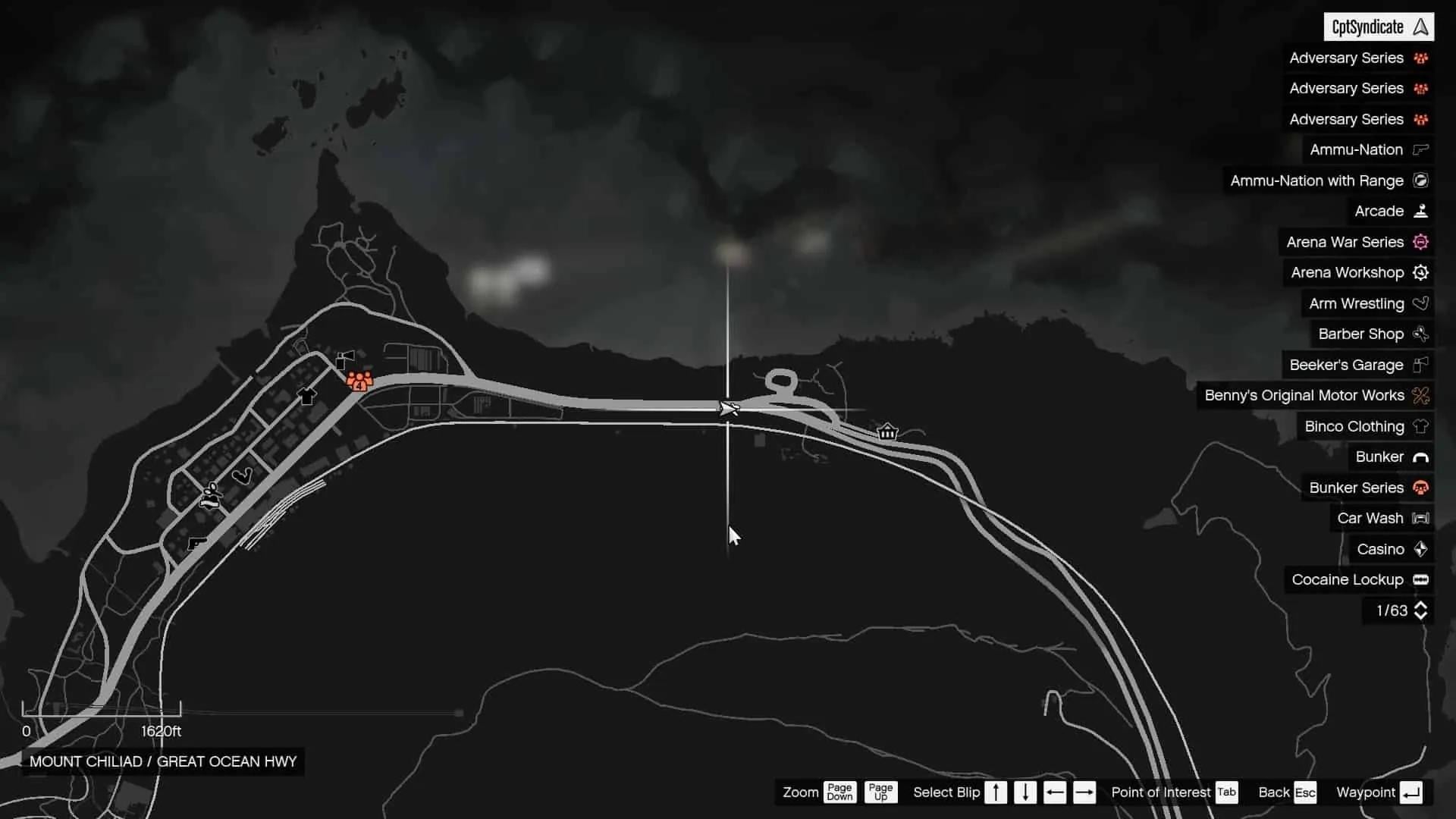The image size is (1456, 819).
Task: Choose Beeker's Garage from the list
Action: [x=1357, y=365]
